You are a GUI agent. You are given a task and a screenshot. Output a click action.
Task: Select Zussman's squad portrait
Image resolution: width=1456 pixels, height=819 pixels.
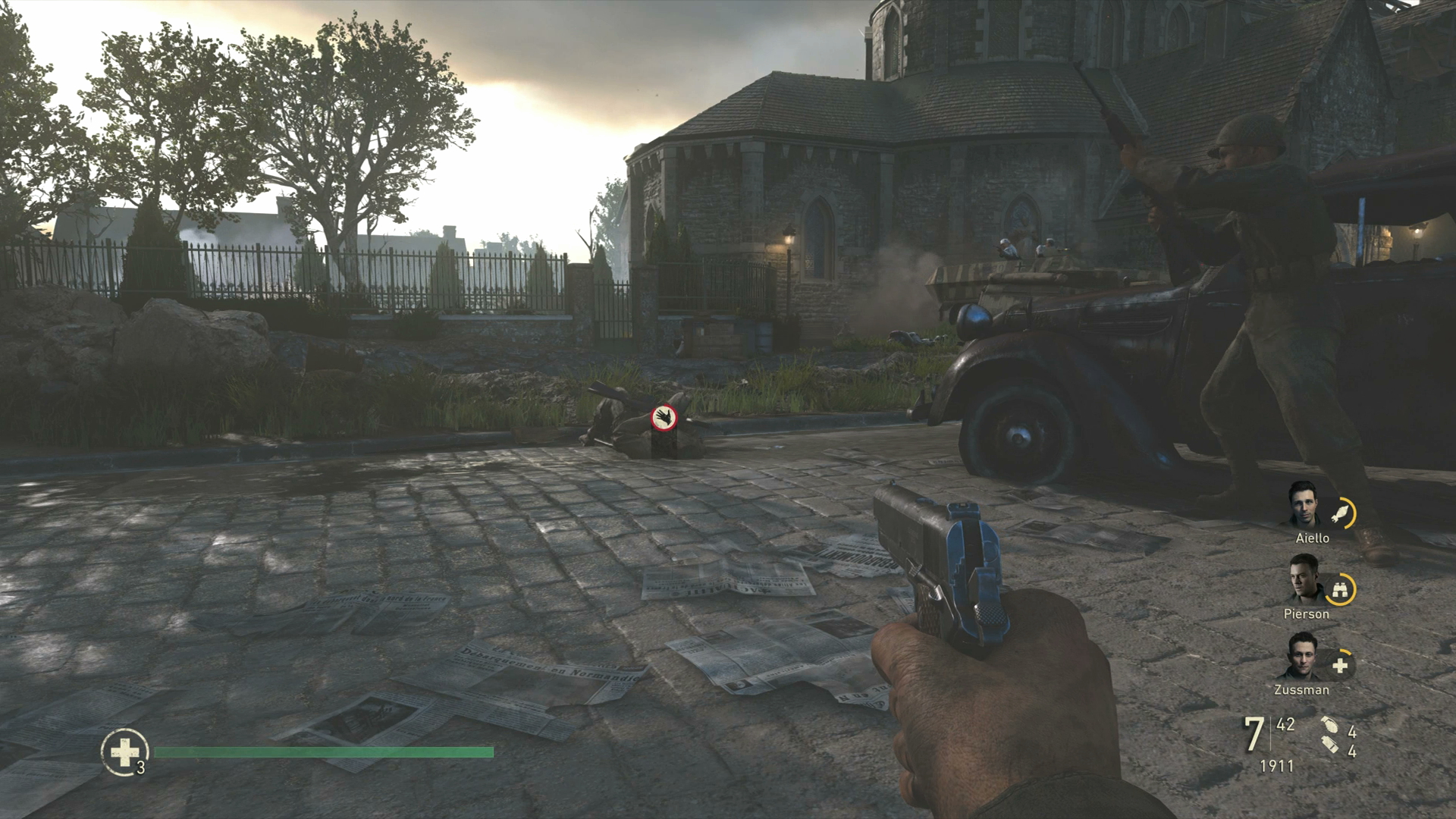pyautogui.click(x=1305, y=657)
